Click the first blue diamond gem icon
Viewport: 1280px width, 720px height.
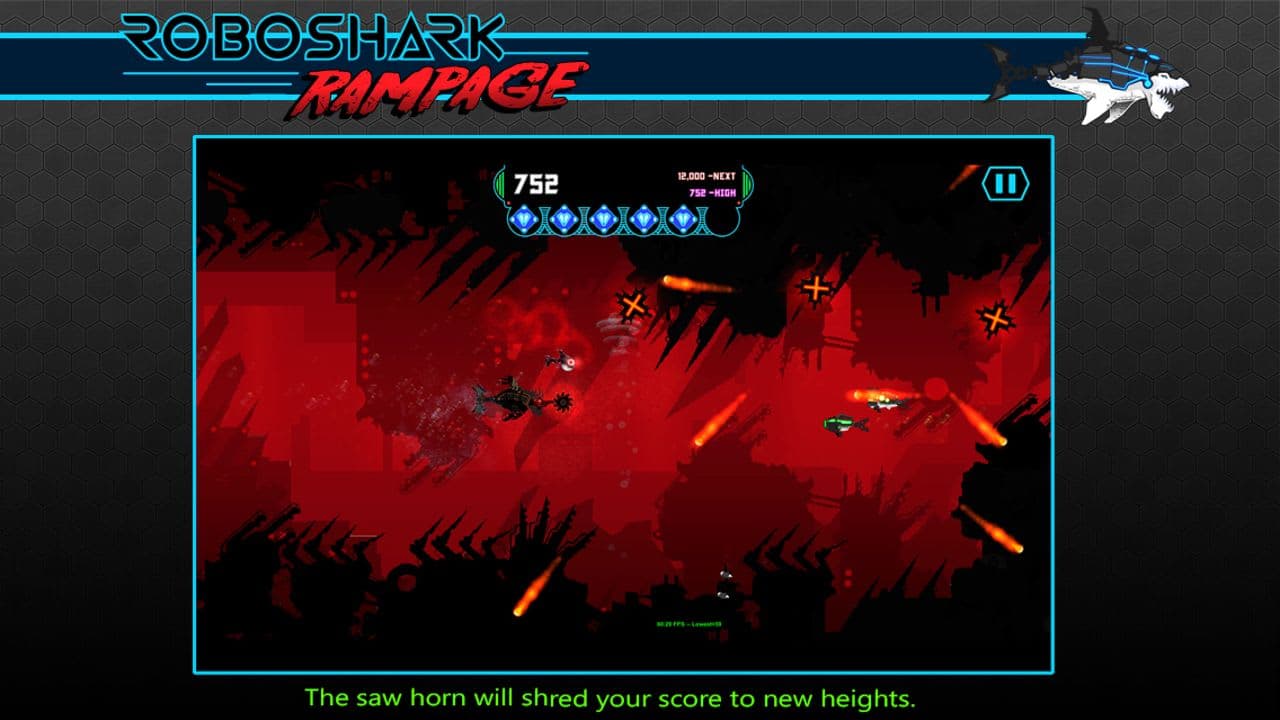[x=525, y=217]
